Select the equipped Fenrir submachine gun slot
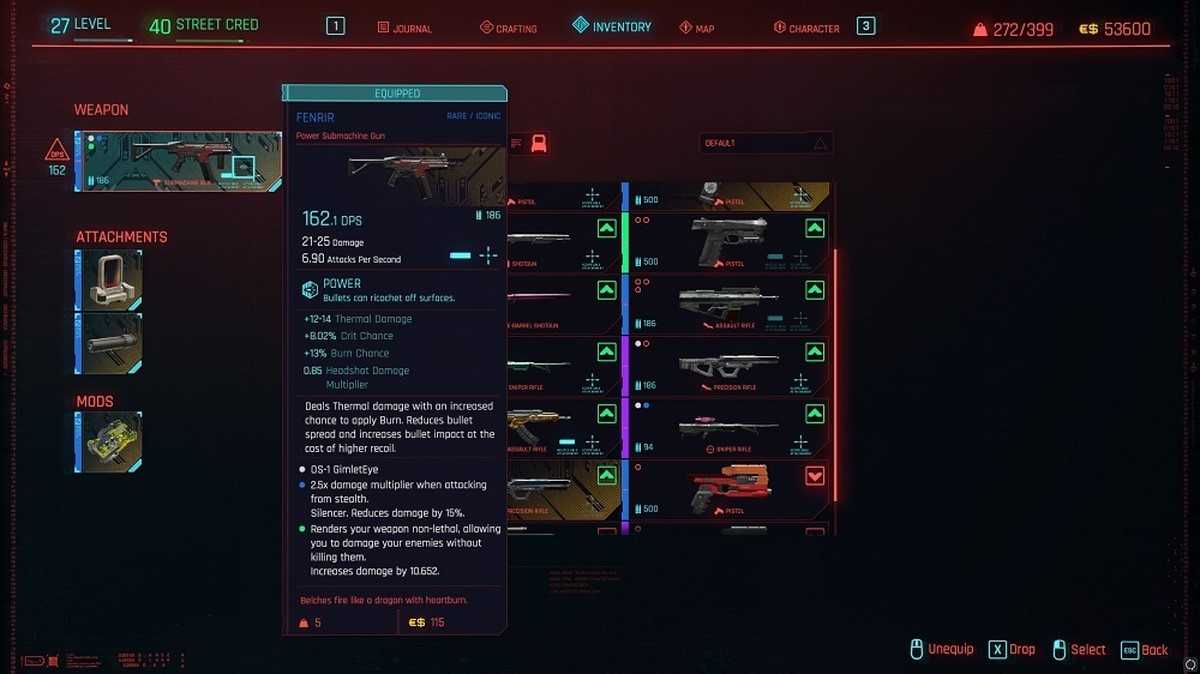1200x674 pixels. tap(178, 161)
